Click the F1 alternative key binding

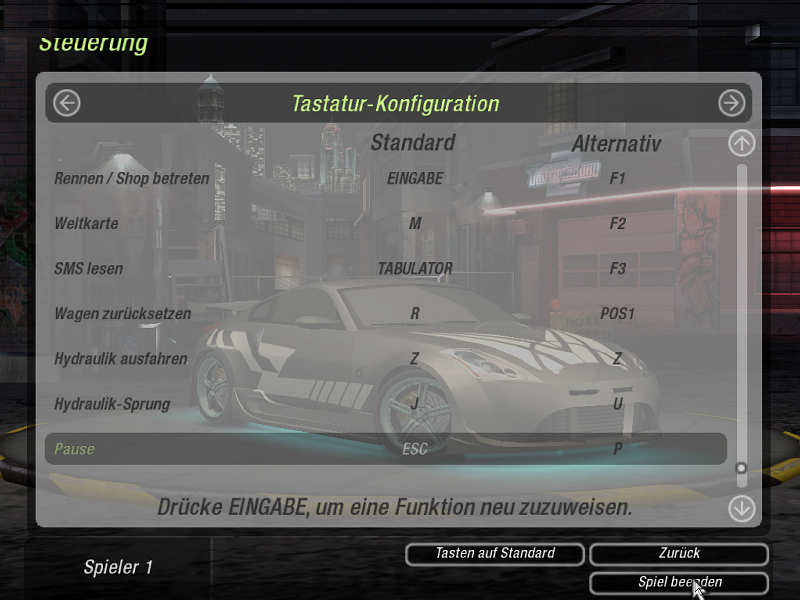617,179
